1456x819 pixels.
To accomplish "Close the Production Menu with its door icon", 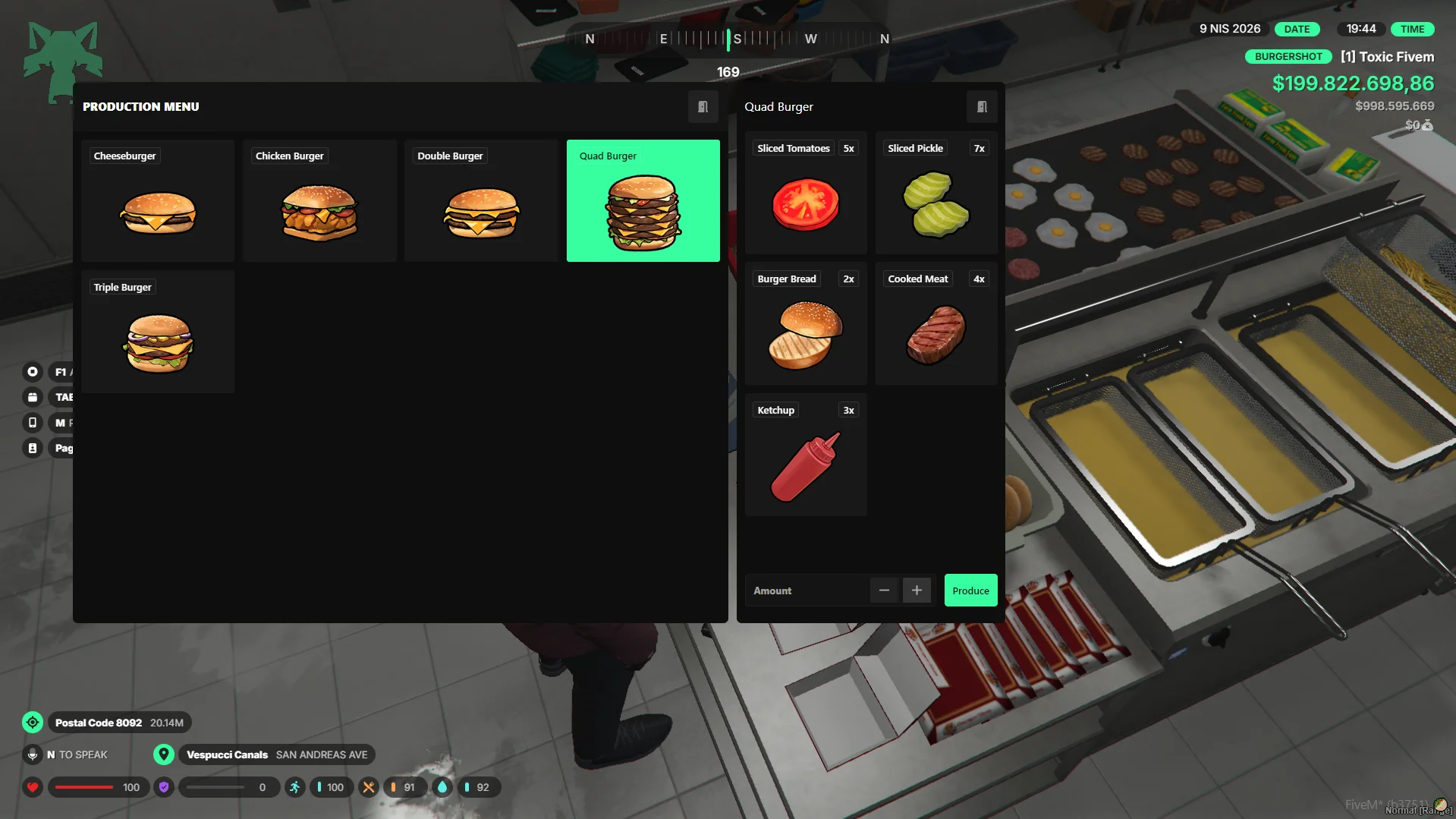I will (x=703, y=107).
